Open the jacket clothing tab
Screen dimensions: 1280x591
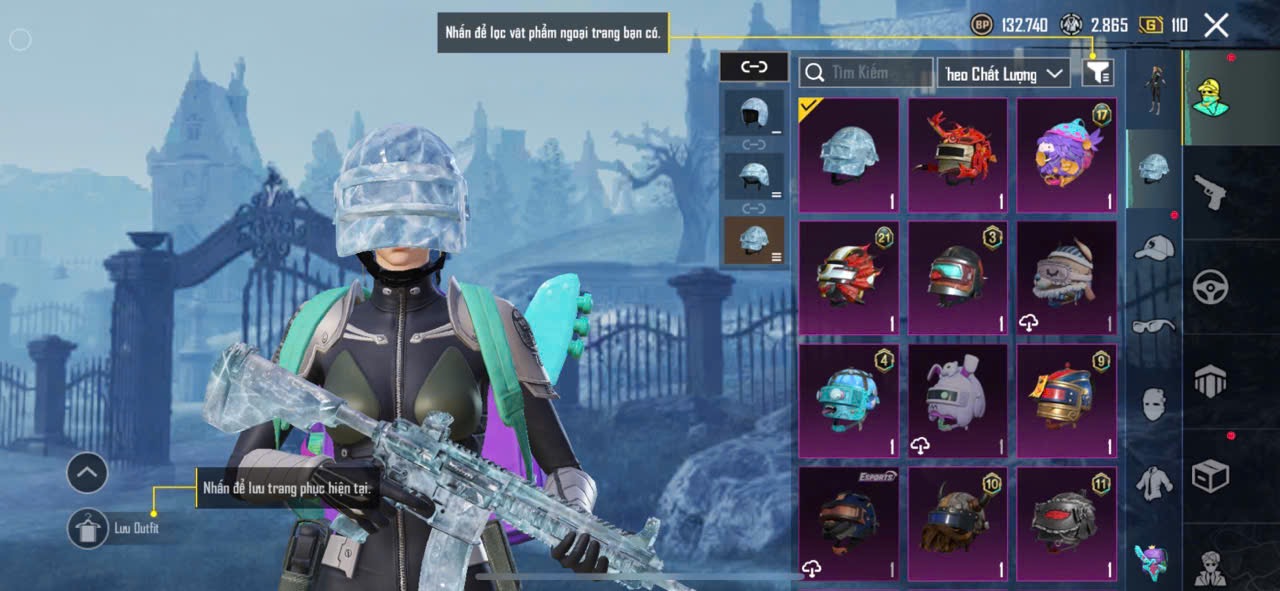(1154, 482)
